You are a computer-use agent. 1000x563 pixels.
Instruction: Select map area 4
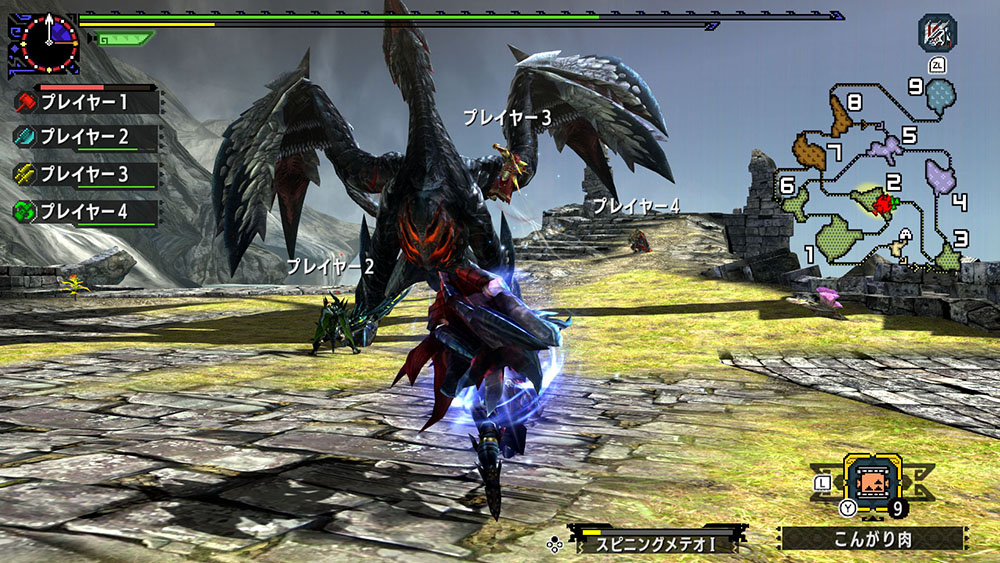pyautogui.click(x=940, y=179)
